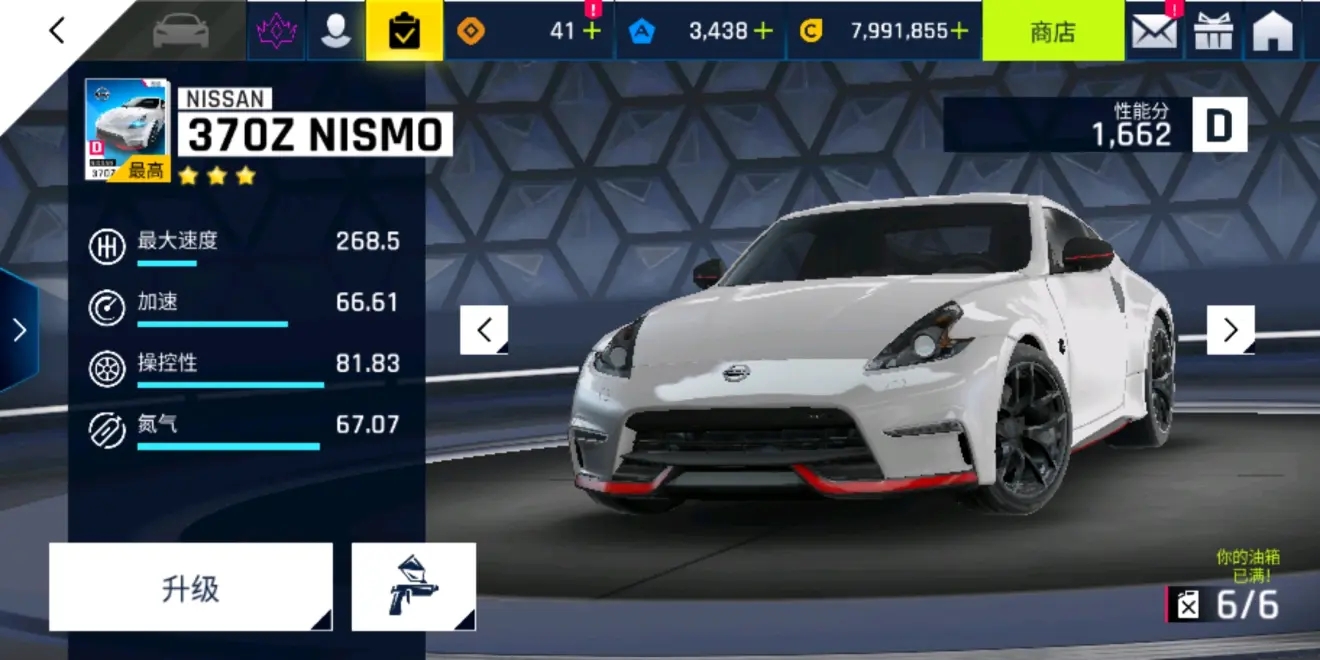The image size is (1320, 660).
Task: Open the green 商店 shop button
Action: pos(1052,31)
